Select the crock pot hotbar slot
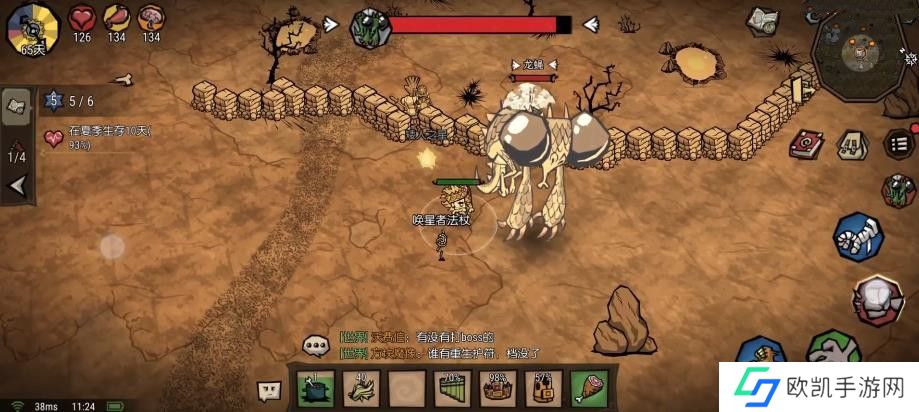The height and width of the screenshot is (412, 919). (x=316, y=388)
